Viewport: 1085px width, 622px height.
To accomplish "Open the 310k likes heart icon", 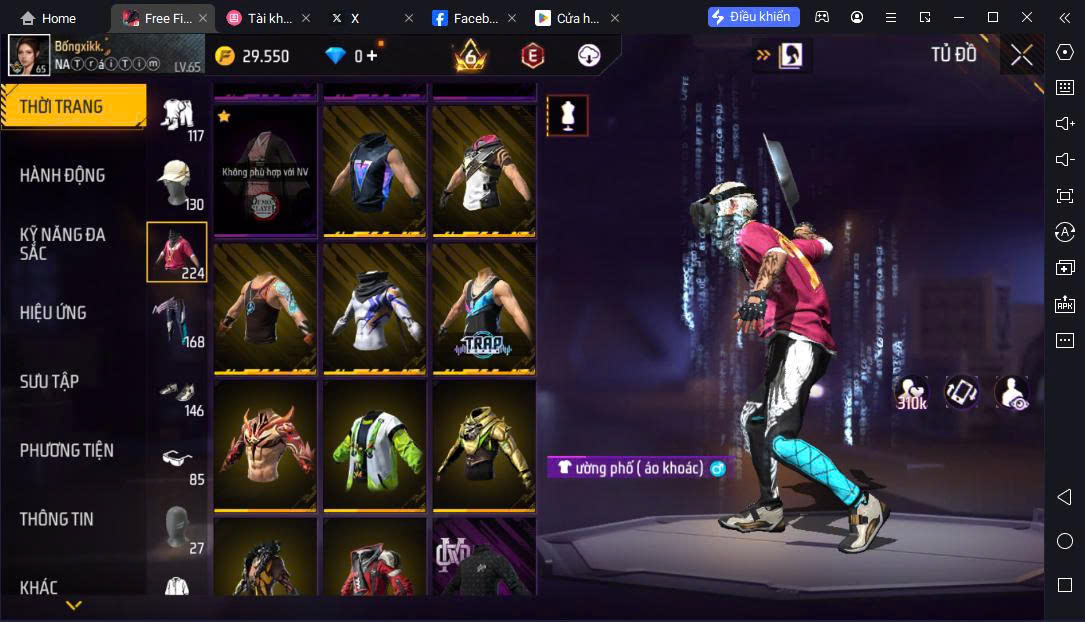I will [x=911, y=393].
